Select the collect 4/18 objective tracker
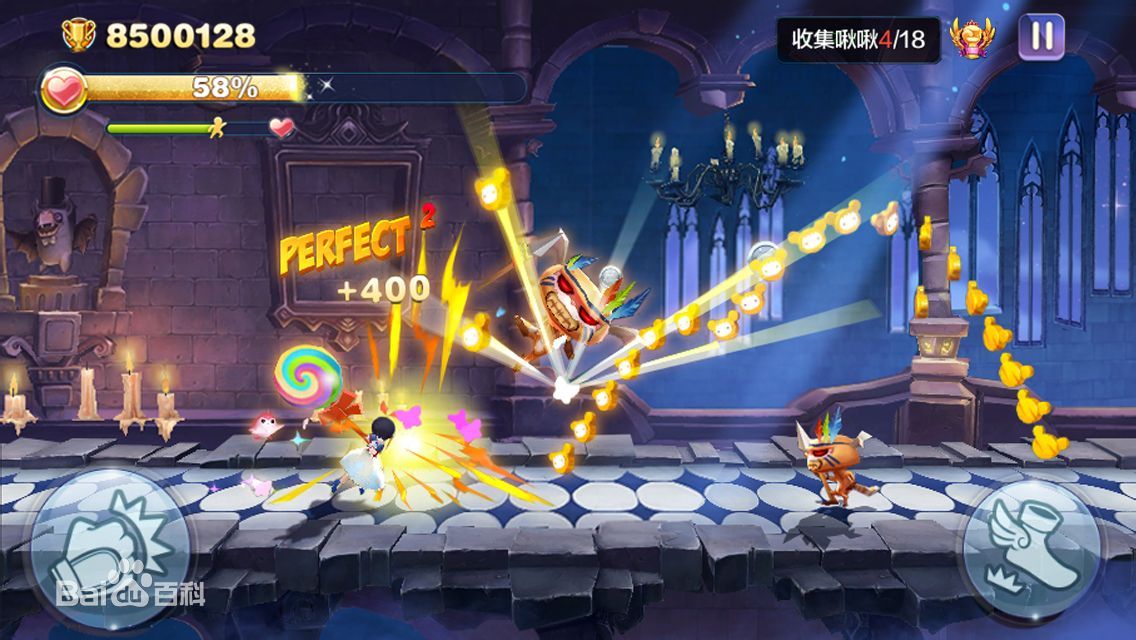Screen dimensions: 1136x640 858,39
